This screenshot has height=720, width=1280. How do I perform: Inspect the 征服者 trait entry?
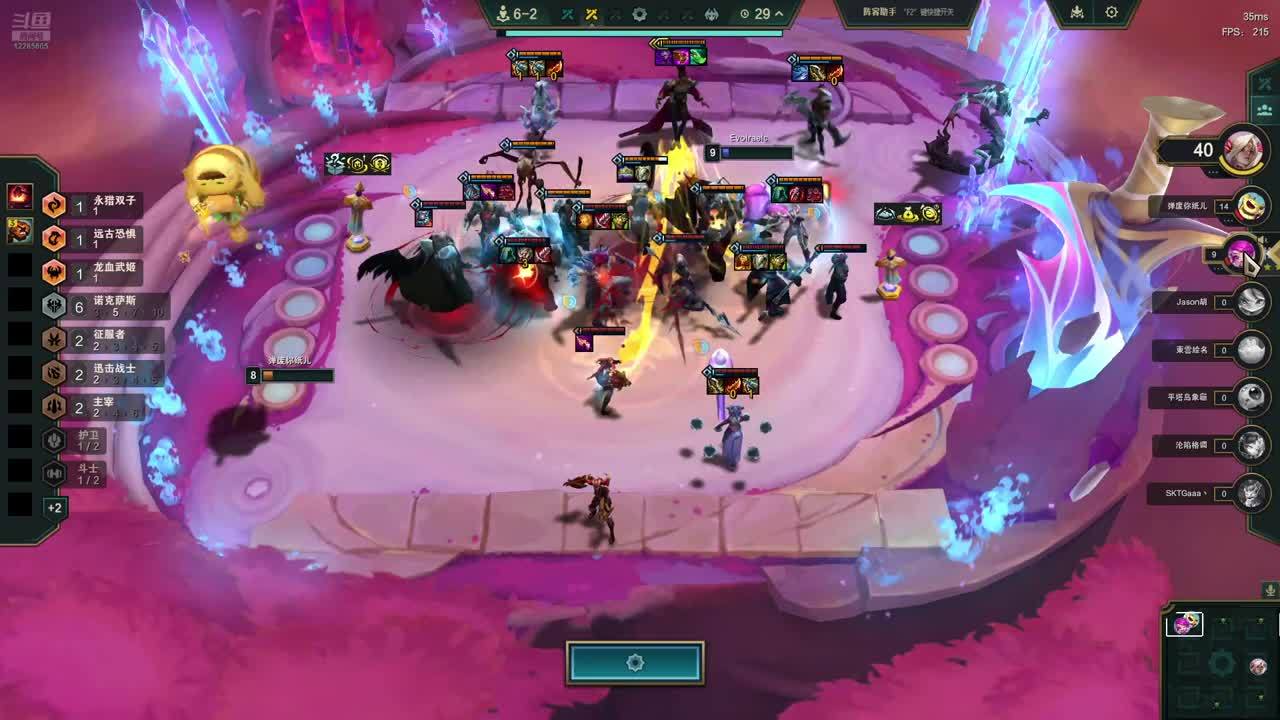pyautogui.click(x=100, y=340)
